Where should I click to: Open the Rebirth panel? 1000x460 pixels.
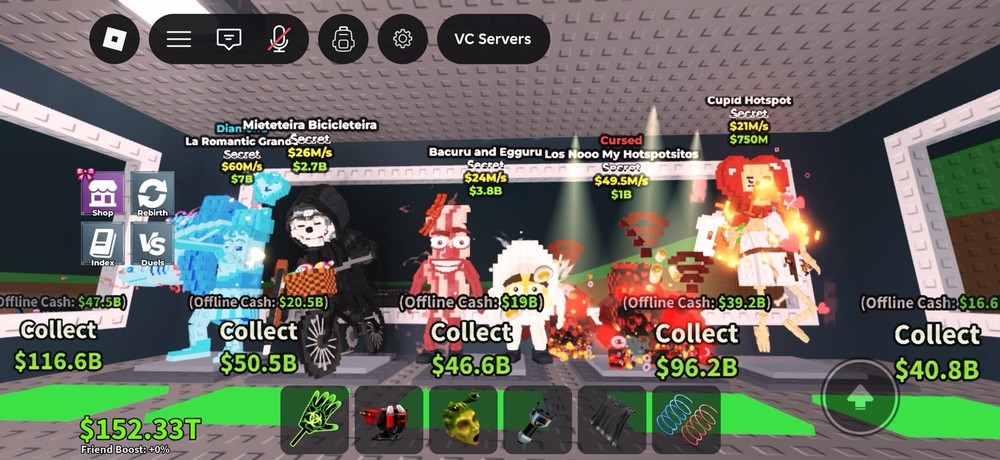(x=152, y=193)
